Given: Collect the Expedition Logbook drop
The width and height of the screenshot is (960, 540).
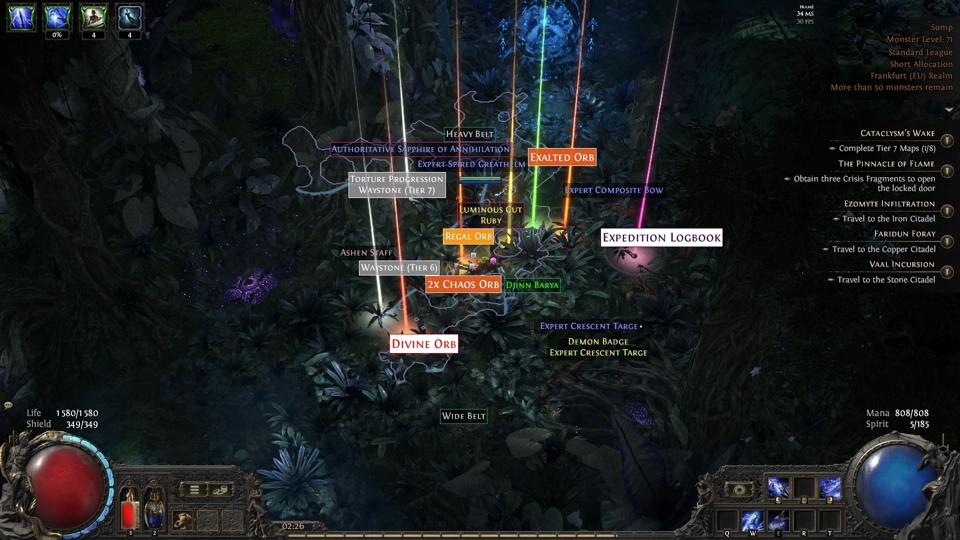Looking at the screenshot, I should click(x=661, y=238).
